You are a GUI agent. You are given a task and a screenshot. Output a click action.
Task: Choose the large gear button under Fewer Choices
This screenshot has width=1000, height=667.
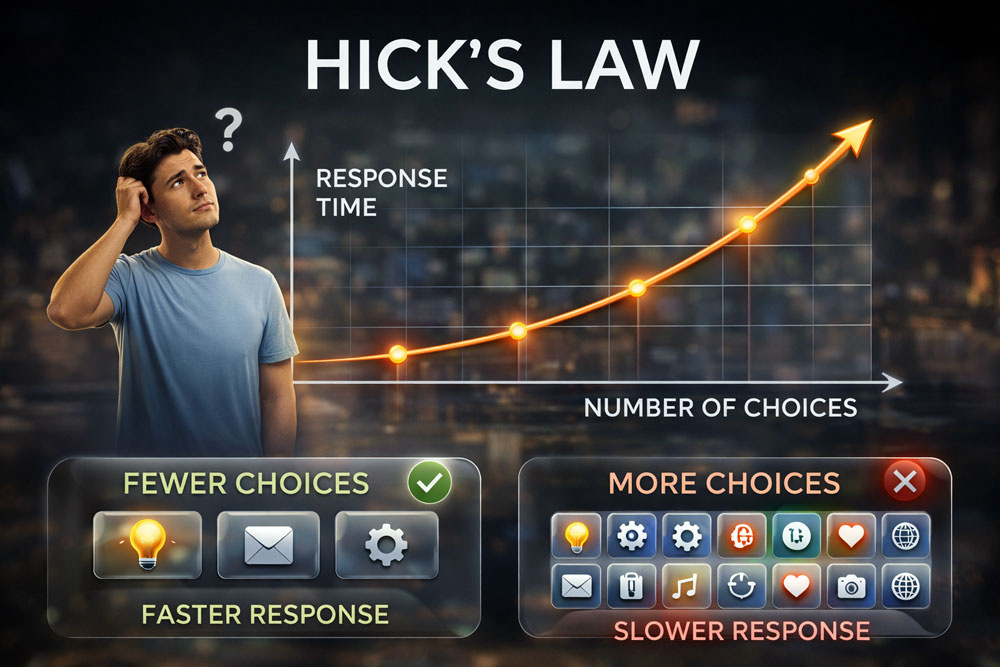pos(386,545)
